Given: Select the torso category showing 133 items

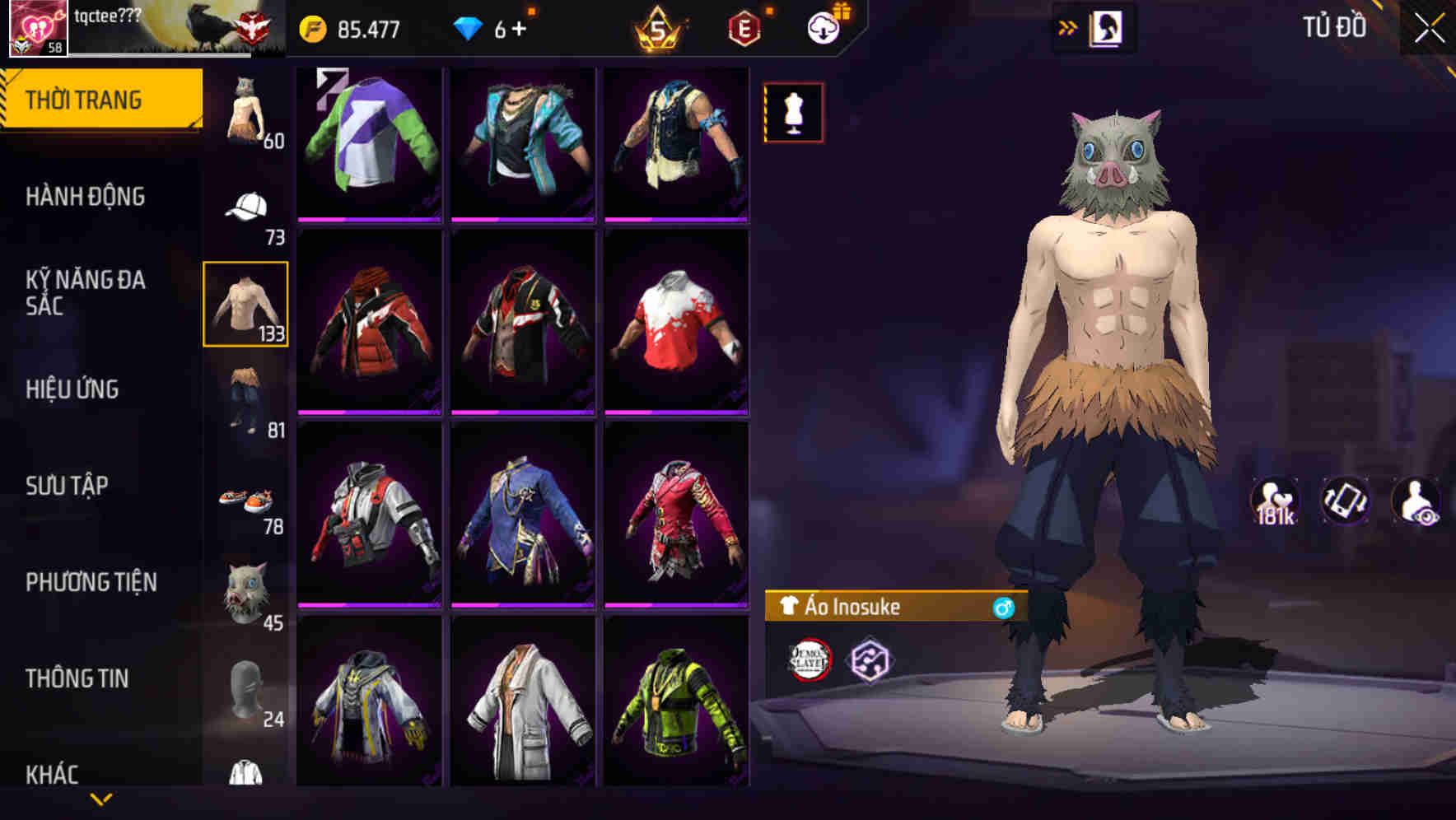Looking at the screenshot, I should tap(246, 305).
